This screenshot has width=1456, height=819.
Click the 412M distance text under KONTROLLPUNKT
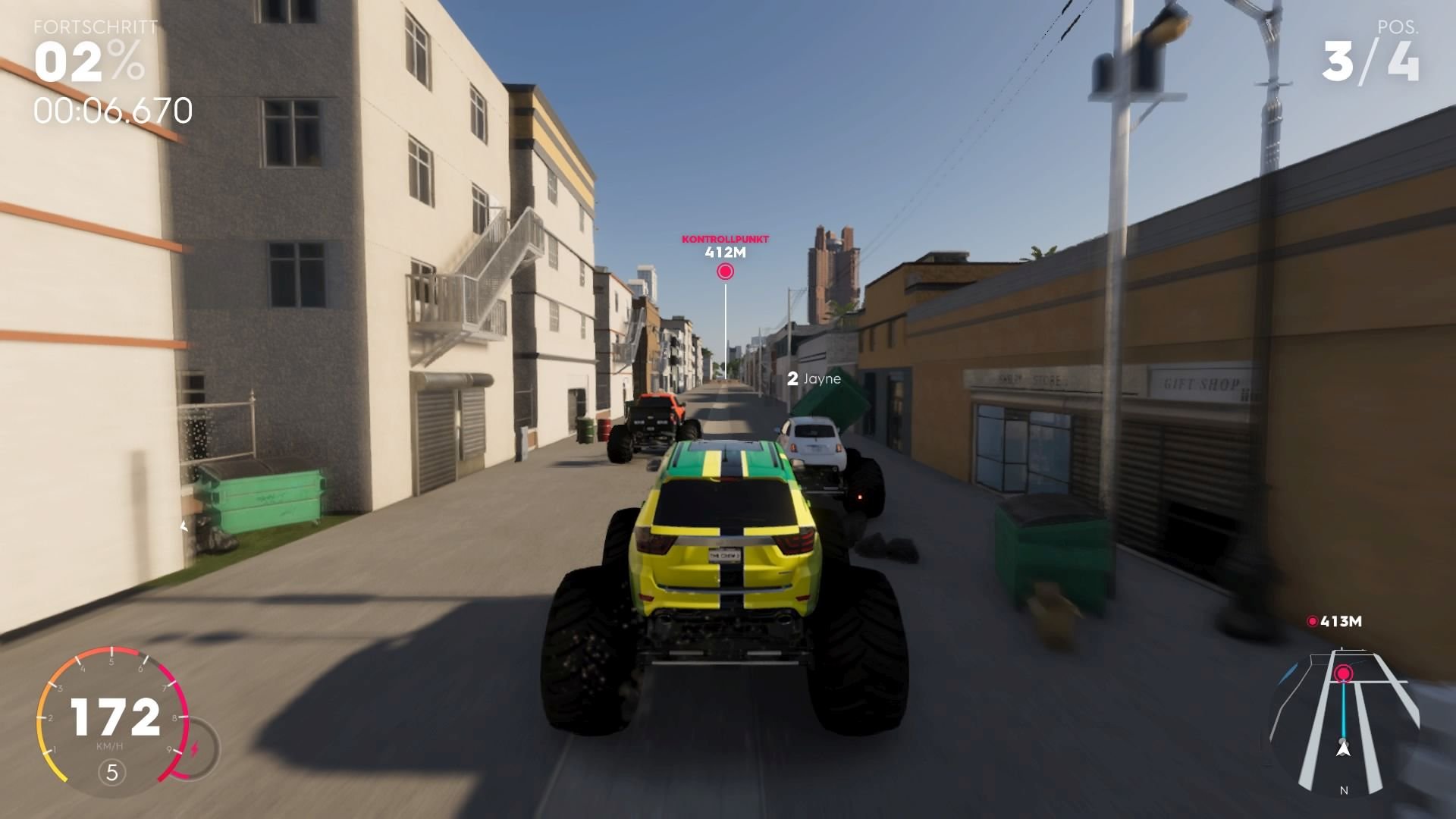click(725, 253)
